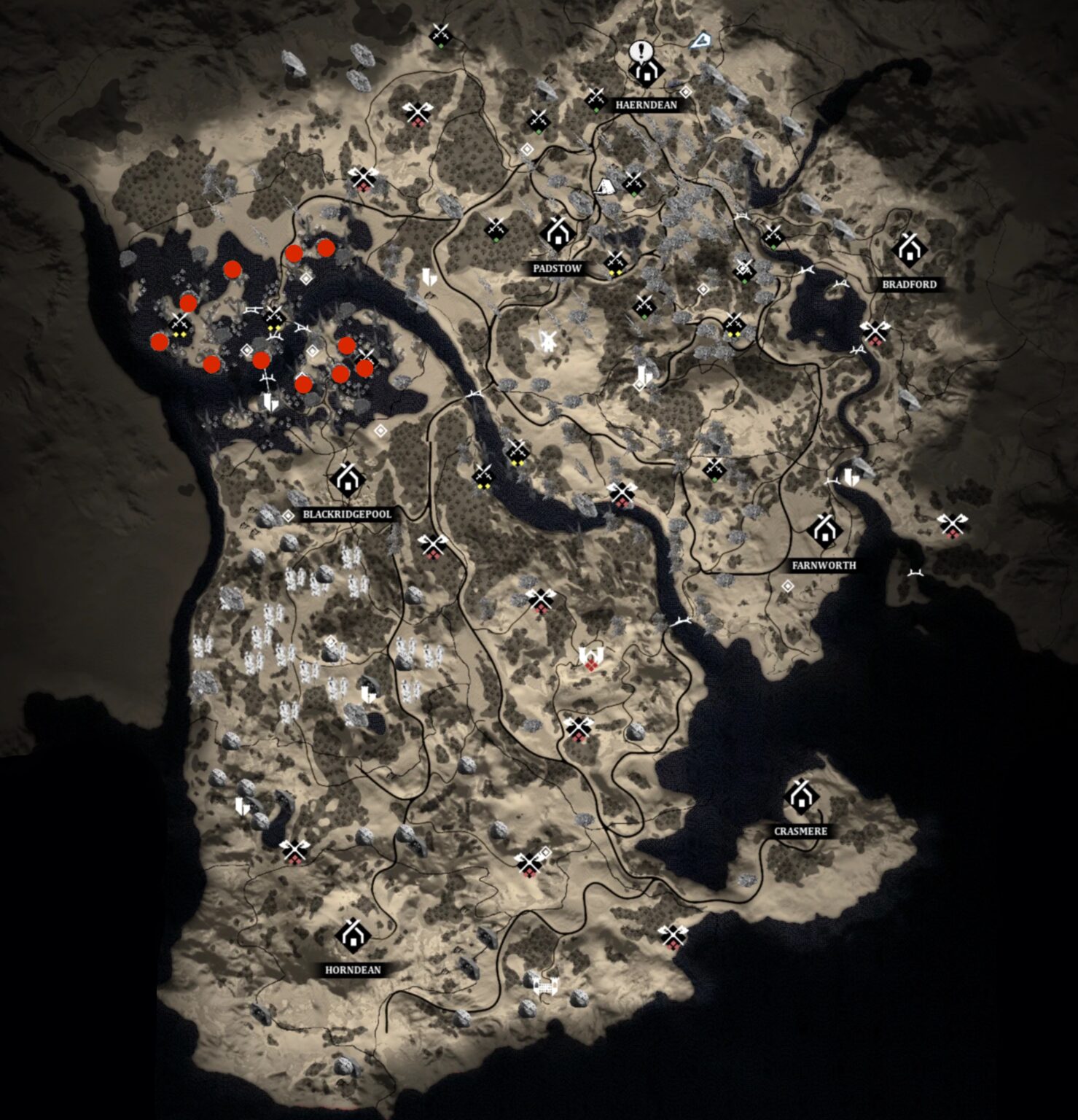Image resolution: width=1078 pixels, height=1120 pixels.
Task: Click the white diamond marker east of Haerndean
Action: point(686,93)
